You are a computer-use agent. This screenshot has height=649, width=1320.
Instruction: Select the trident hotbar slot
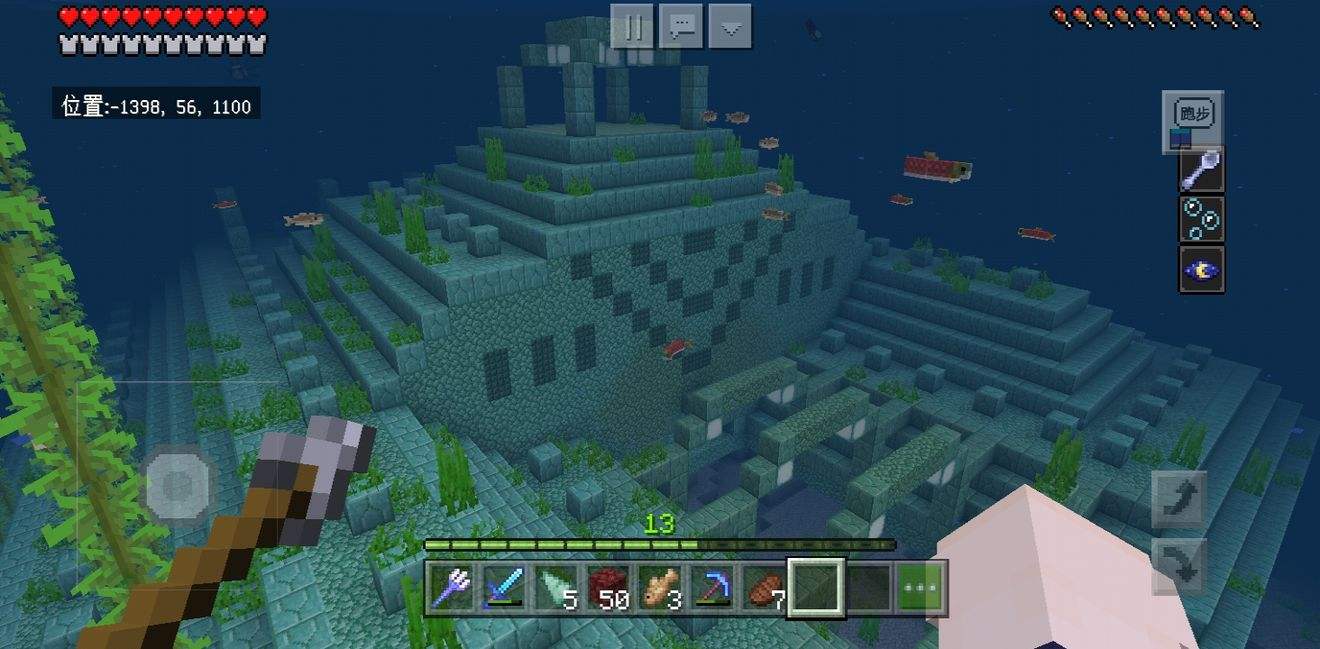click(x=451, y=587)
